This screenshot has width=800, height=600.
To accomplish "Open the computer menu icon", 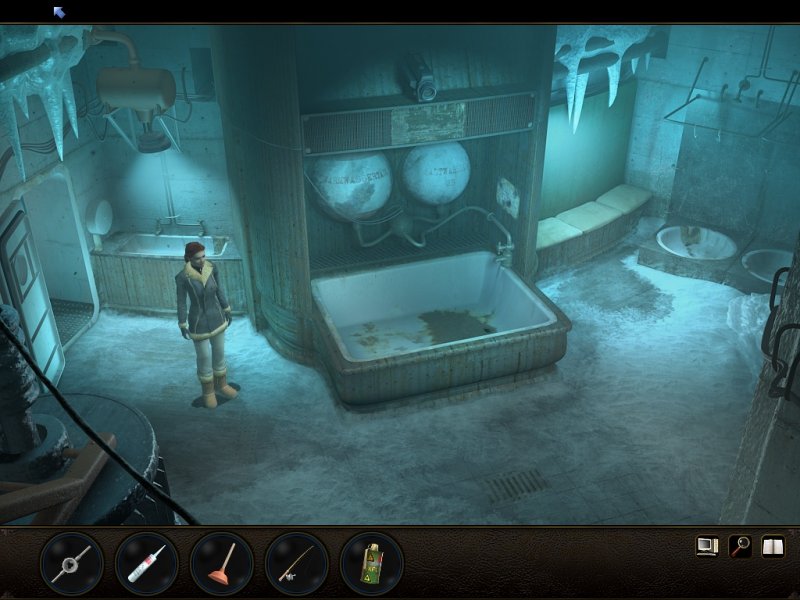I will point(708,546).
